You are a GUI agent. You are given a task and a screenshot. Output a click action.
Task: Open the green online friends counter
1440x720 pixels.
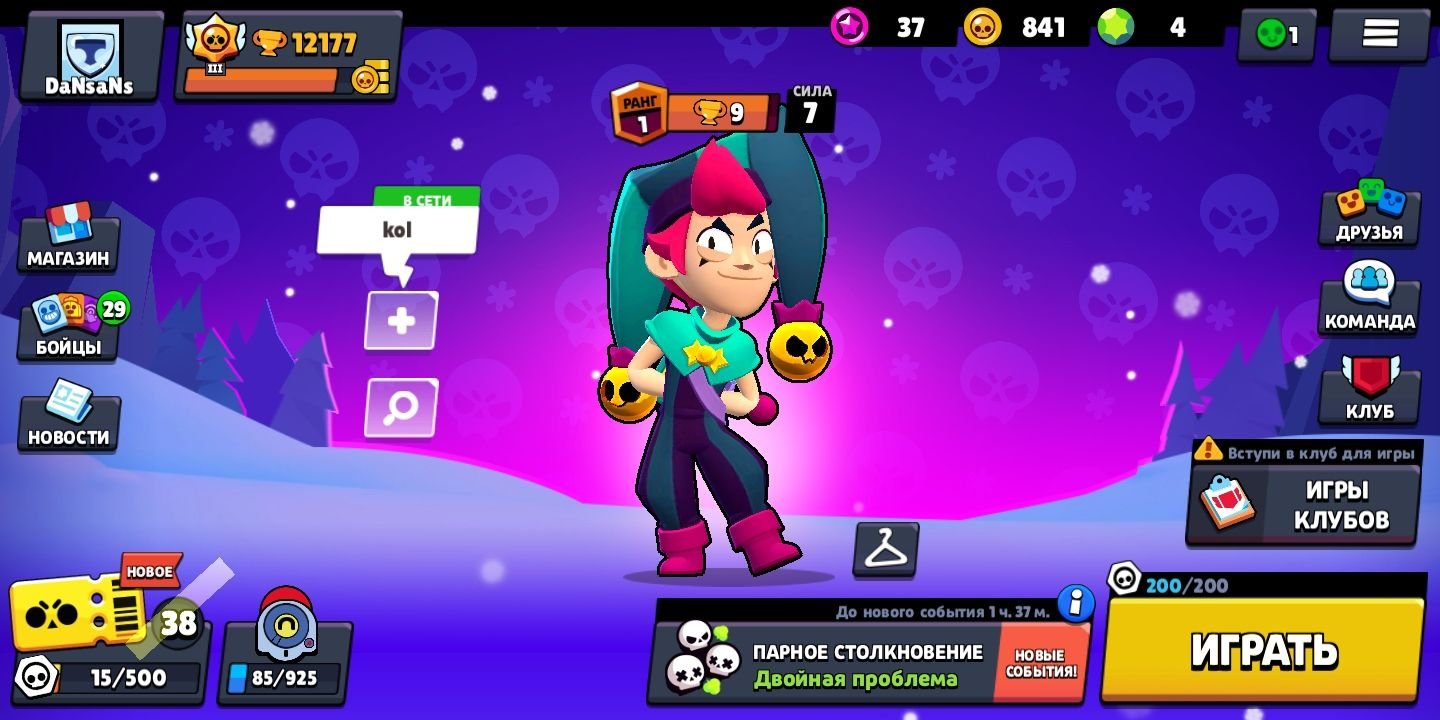(1277, 35)
